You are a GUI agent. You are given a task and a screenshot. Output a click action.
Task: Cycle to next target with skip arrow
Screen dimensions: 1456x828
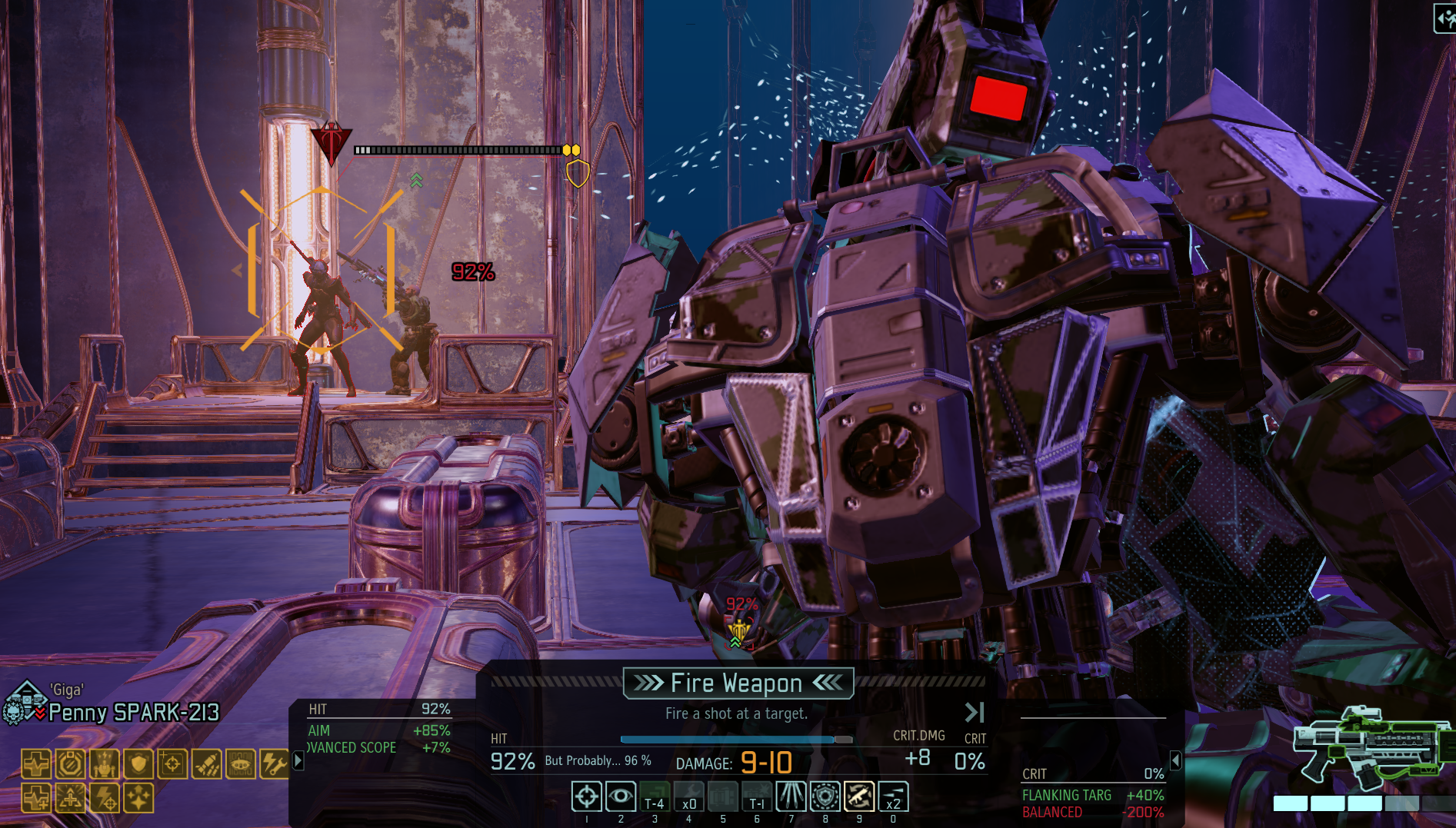pyautogui.click(x=975, y=713)
